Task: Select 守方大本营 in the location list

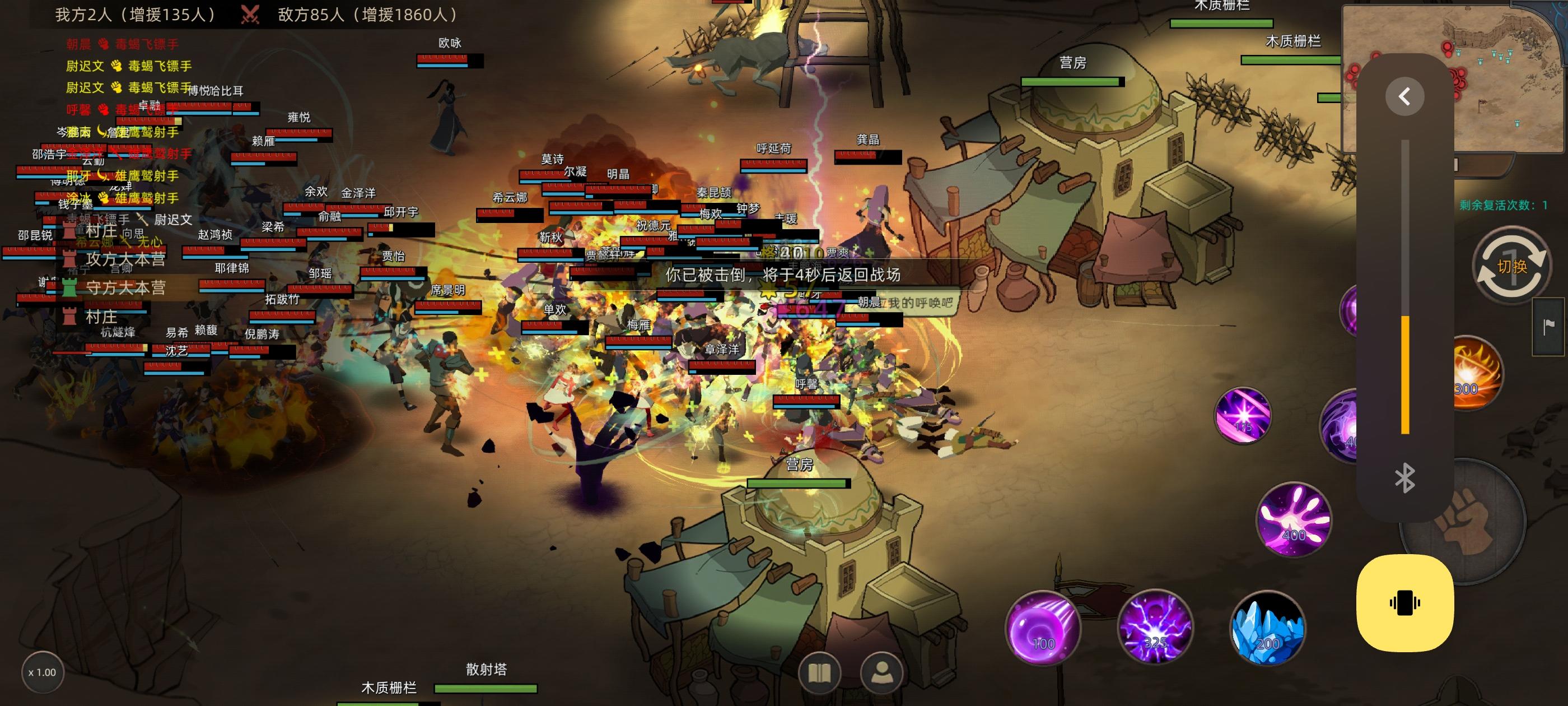Action: [x=125, y=287]
